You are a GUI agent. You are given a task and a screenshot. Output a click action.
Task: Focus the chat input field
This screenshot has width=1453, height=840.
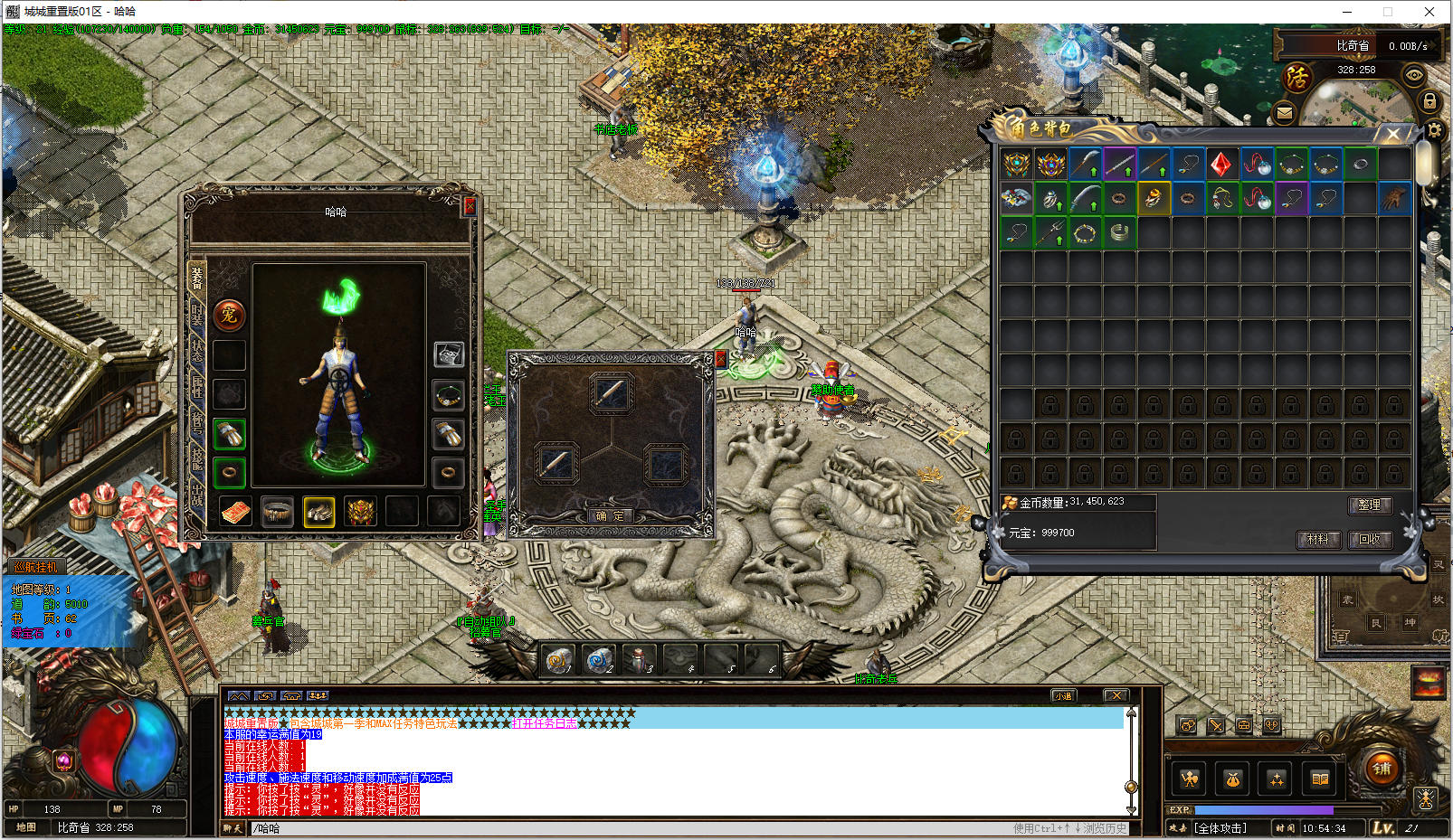(633, 828)
